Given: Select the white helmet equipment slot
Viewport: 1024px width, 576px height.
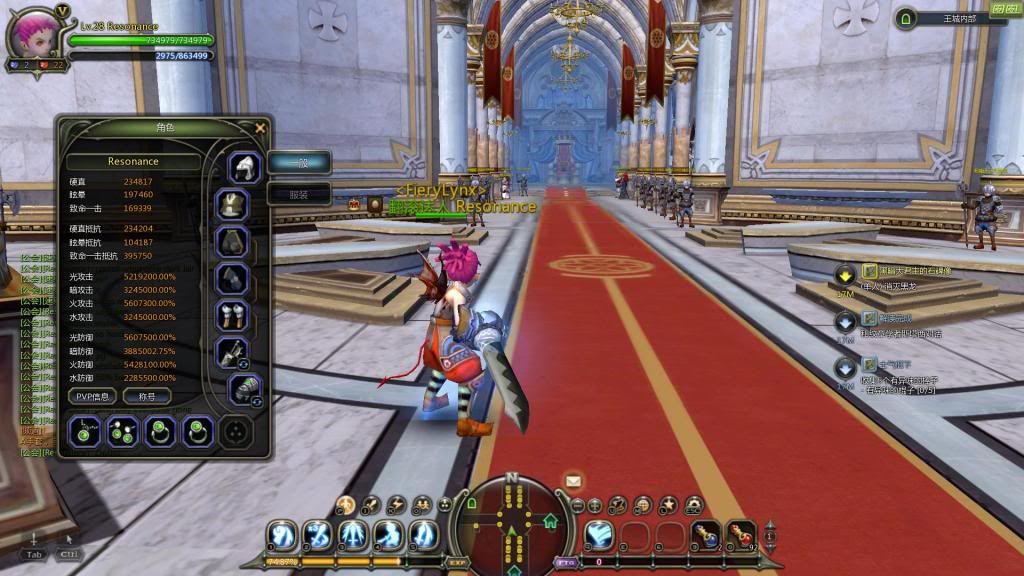Looking at the screenshot, I should (x=244, y=167).
